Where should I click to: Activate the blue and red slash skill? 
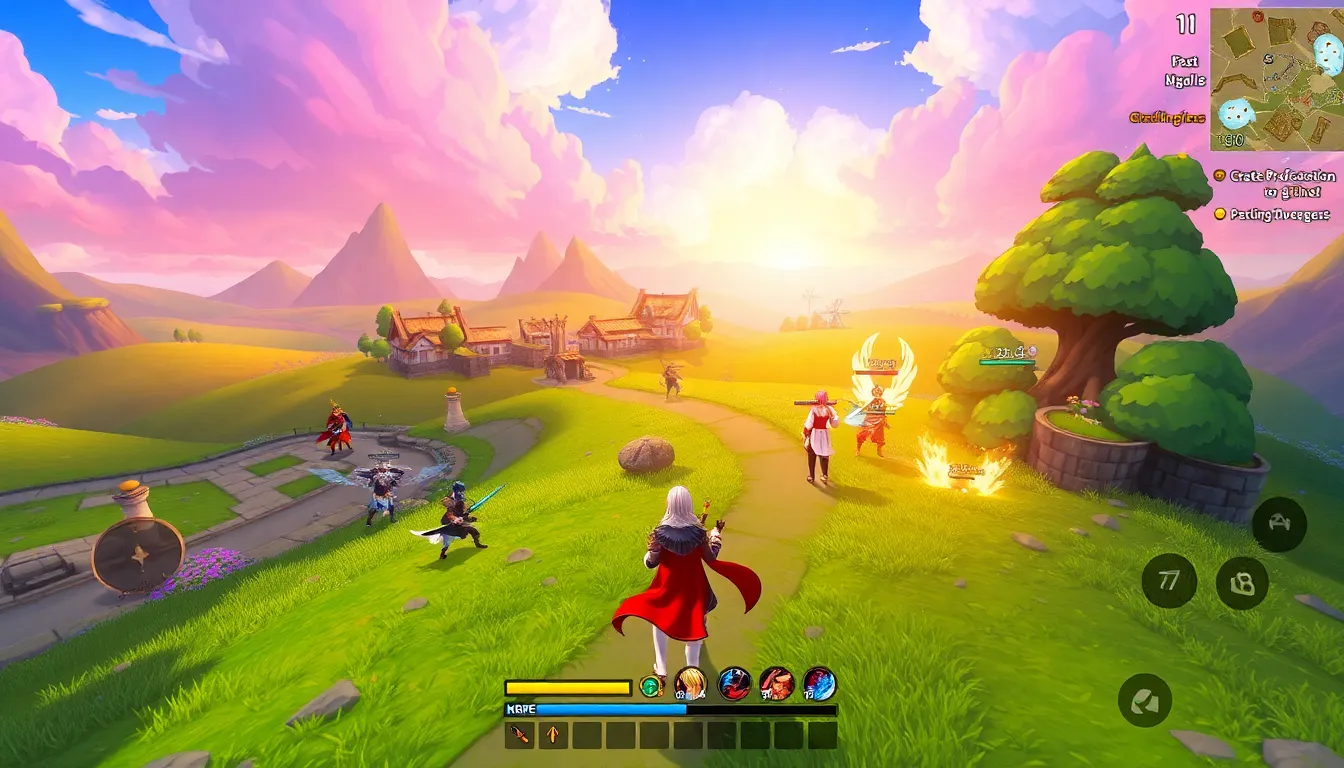[x=734, y=684]
